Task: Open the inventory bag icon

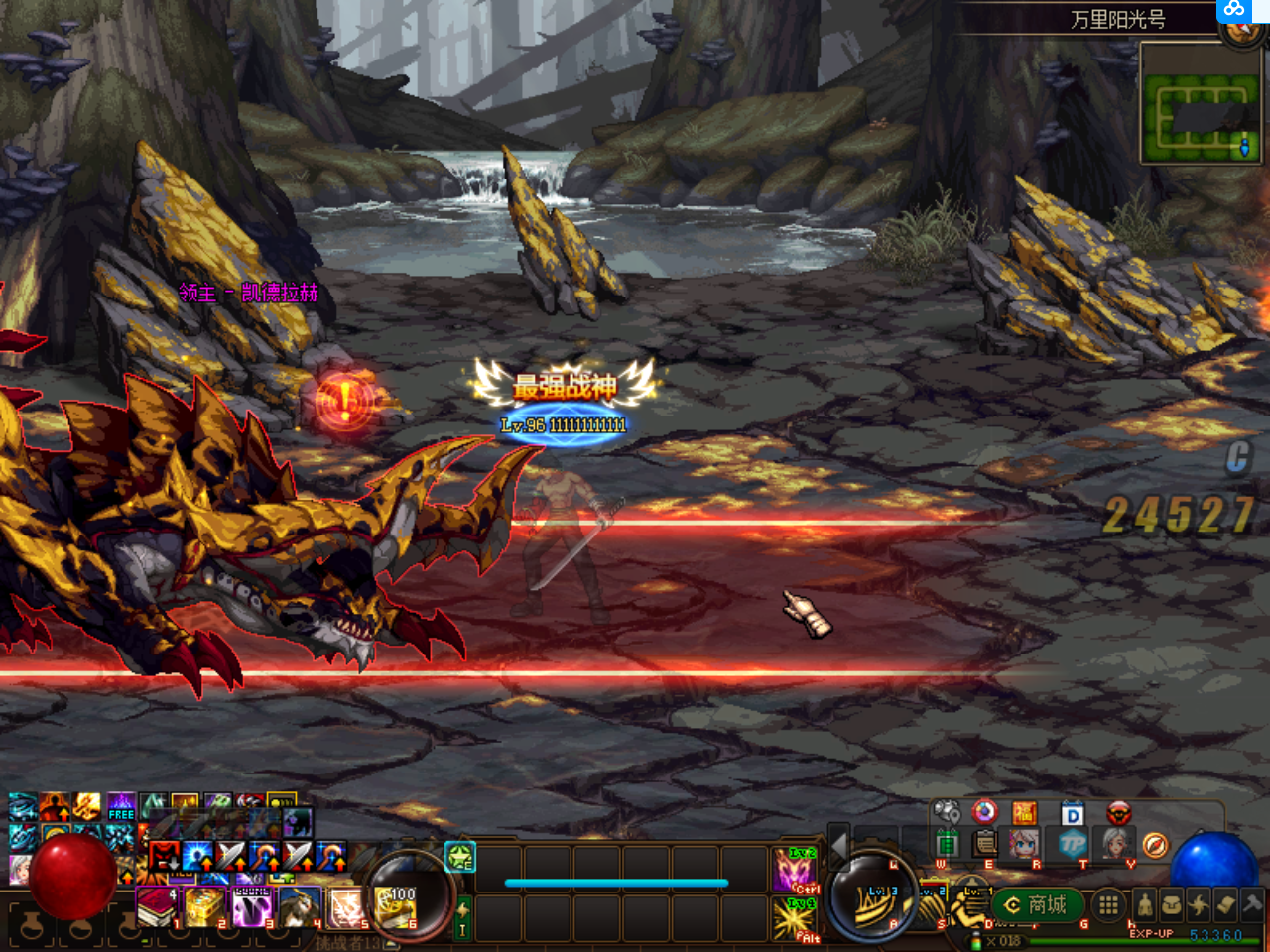Action: coord(1172,904)
